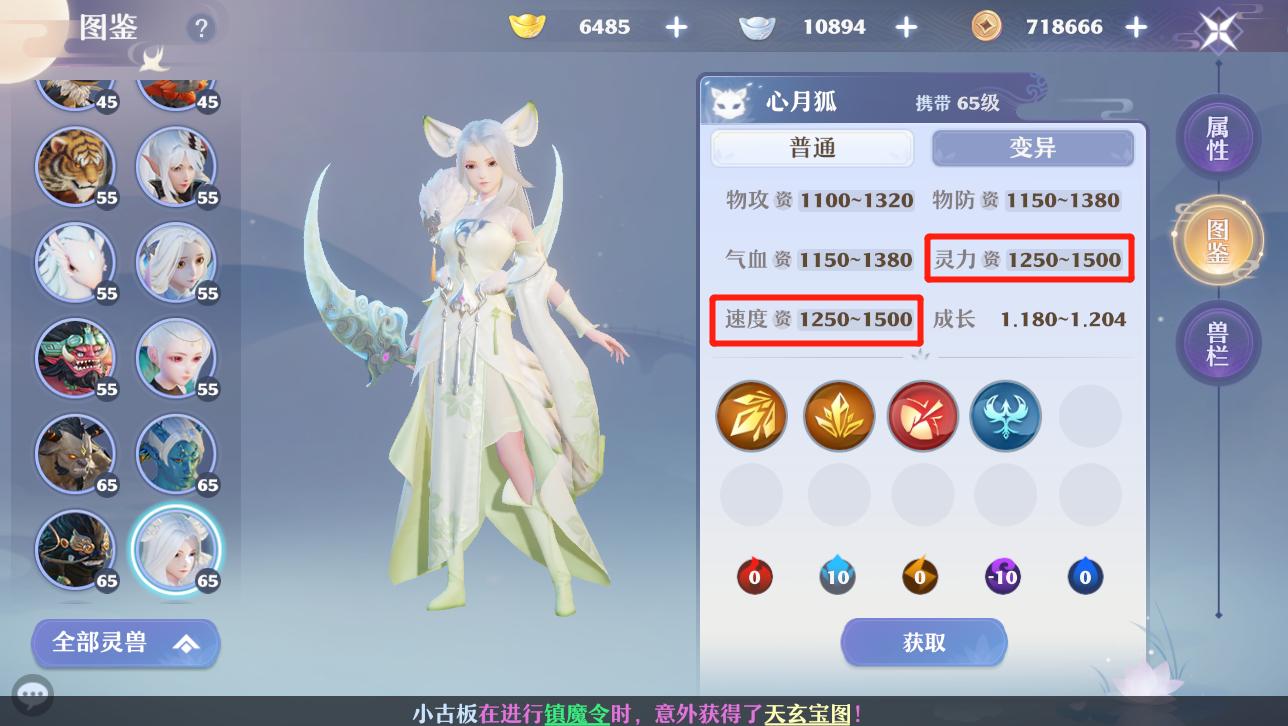Open the chat bubble at bottom left
1288x726 pixels.
coord(32,694)
